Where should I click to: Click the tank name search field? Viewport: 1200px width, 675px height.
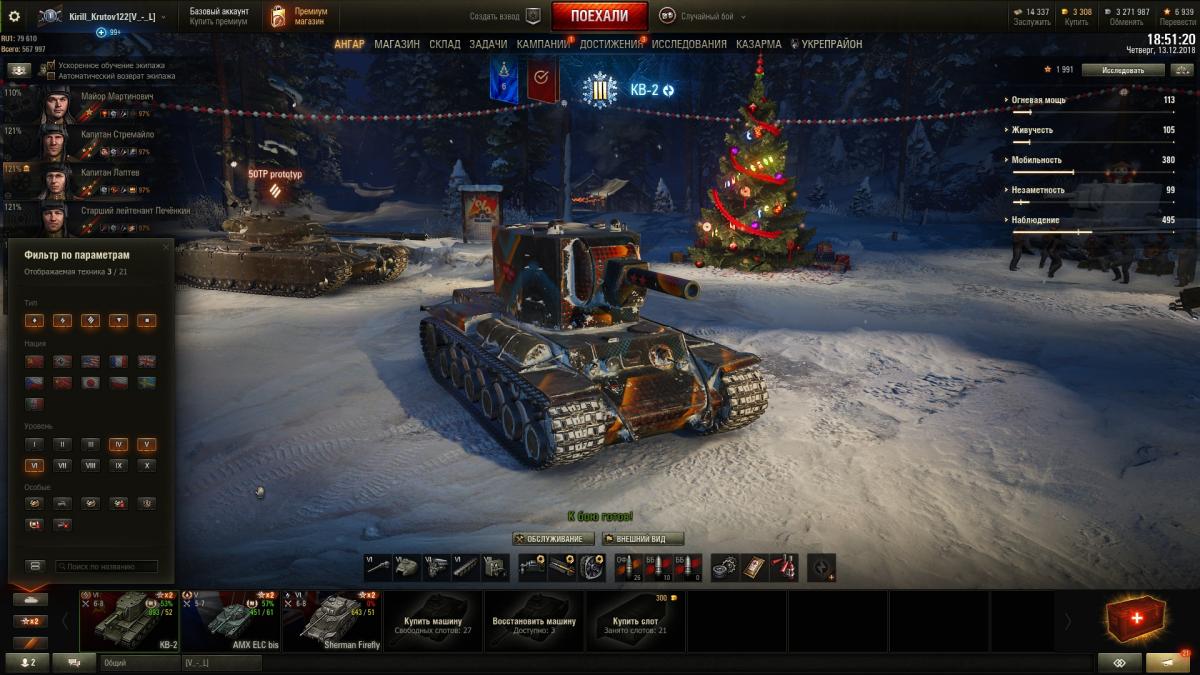pos(106,566)
